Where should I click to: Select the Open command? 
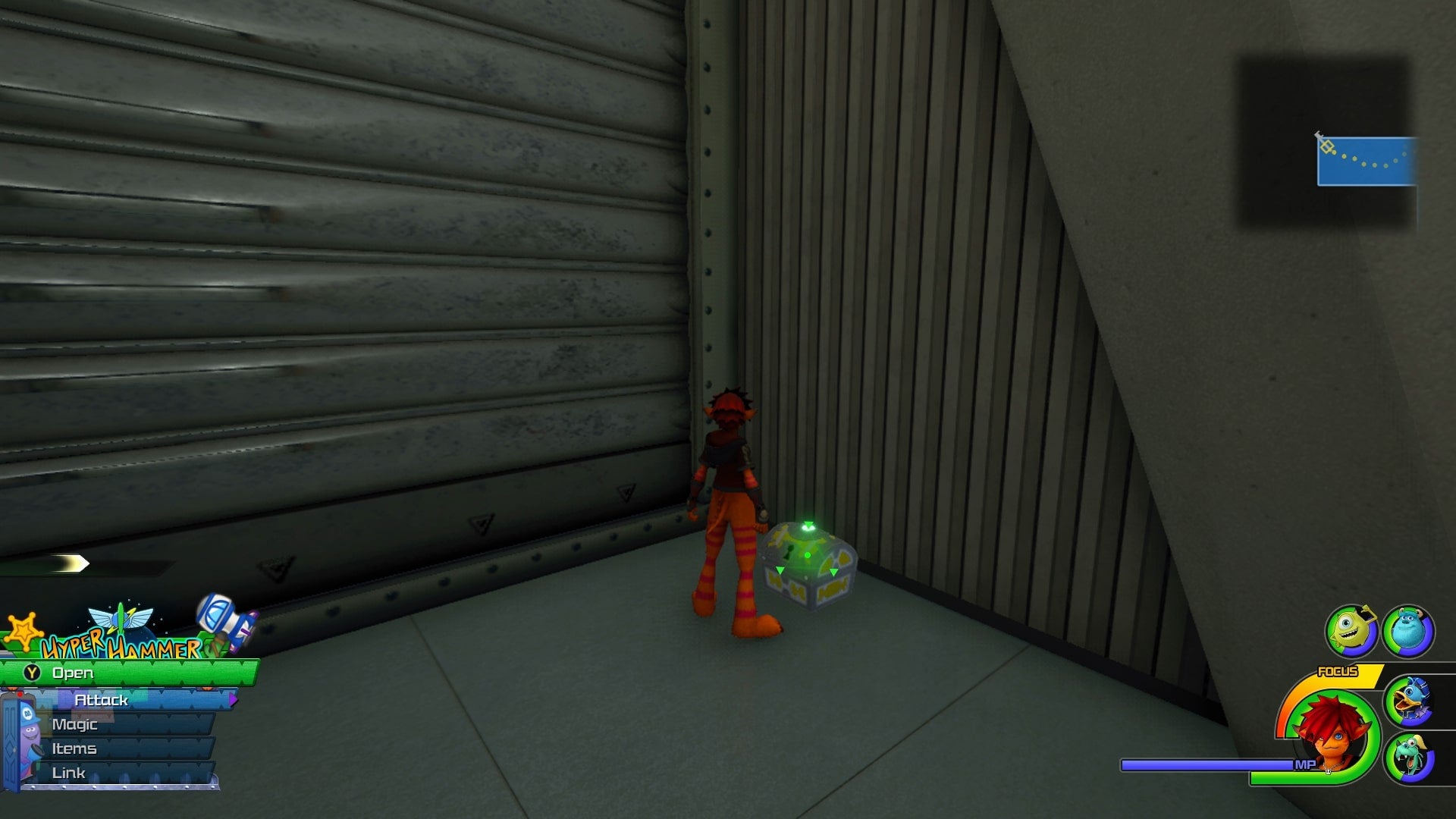[x=72, y=673]
